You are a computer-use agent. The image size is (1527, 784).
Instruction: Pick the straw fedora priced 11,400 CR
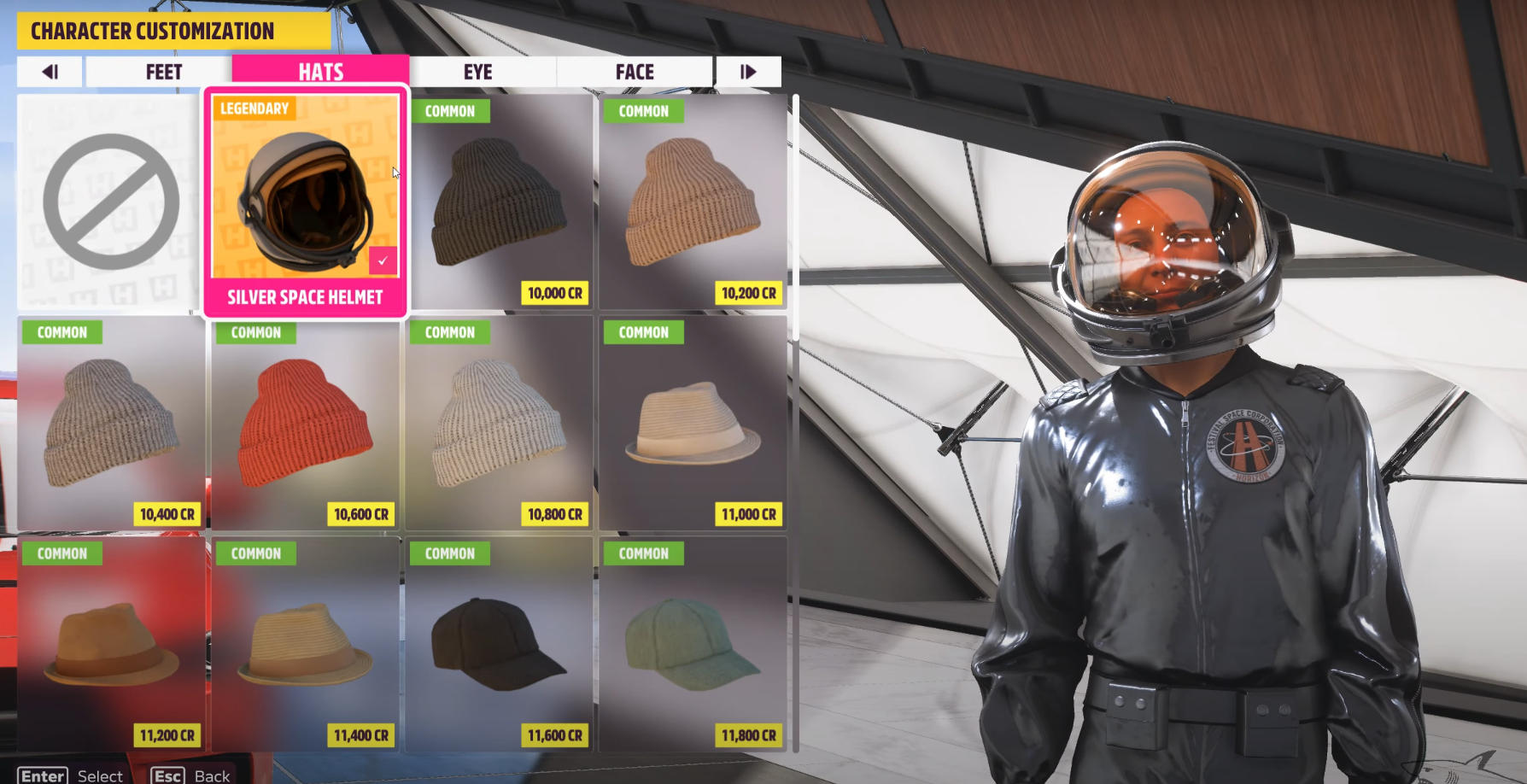pos(305,644)
